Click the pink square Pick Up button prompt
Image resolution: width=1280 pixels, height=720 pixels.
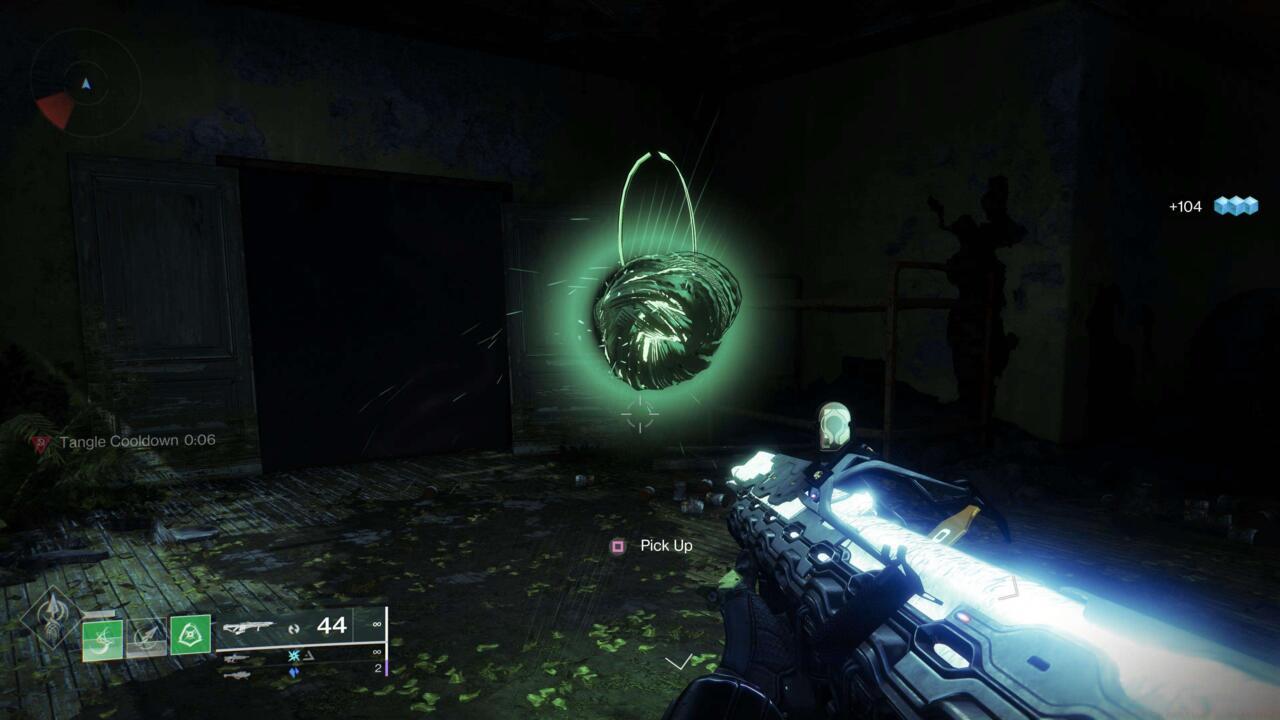click(618, 545)
